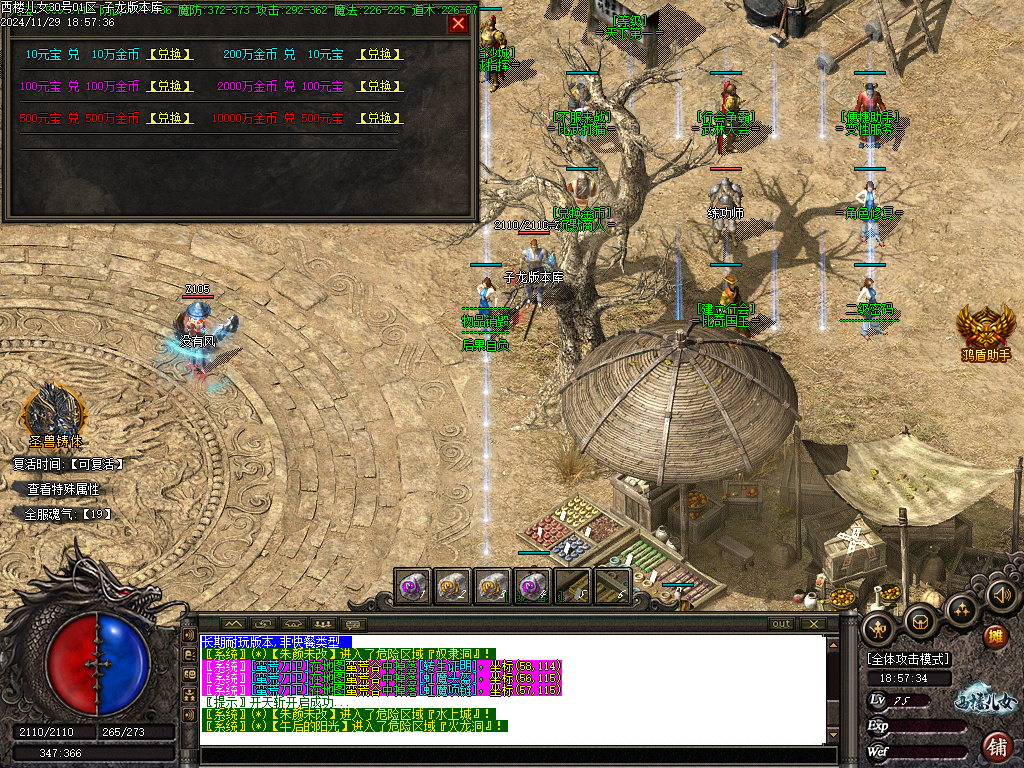
Task: Open the 鸿盾助手 helper icon
Action: coord(986,328)
